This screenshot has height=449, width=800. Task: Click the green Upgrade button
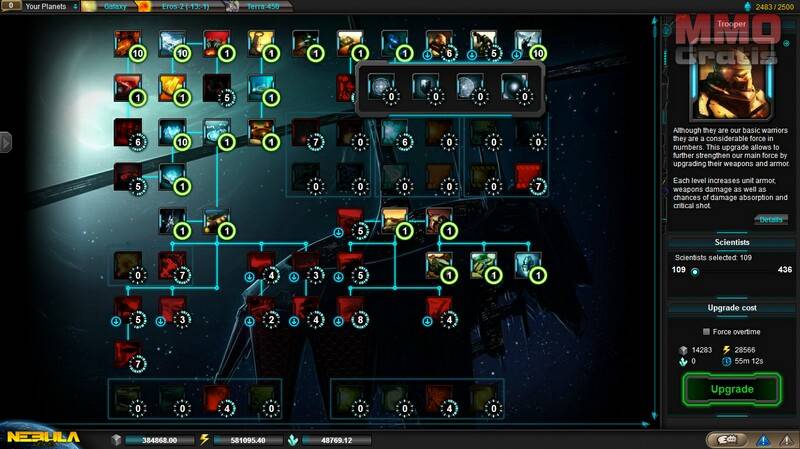click(x=731, y=388)
